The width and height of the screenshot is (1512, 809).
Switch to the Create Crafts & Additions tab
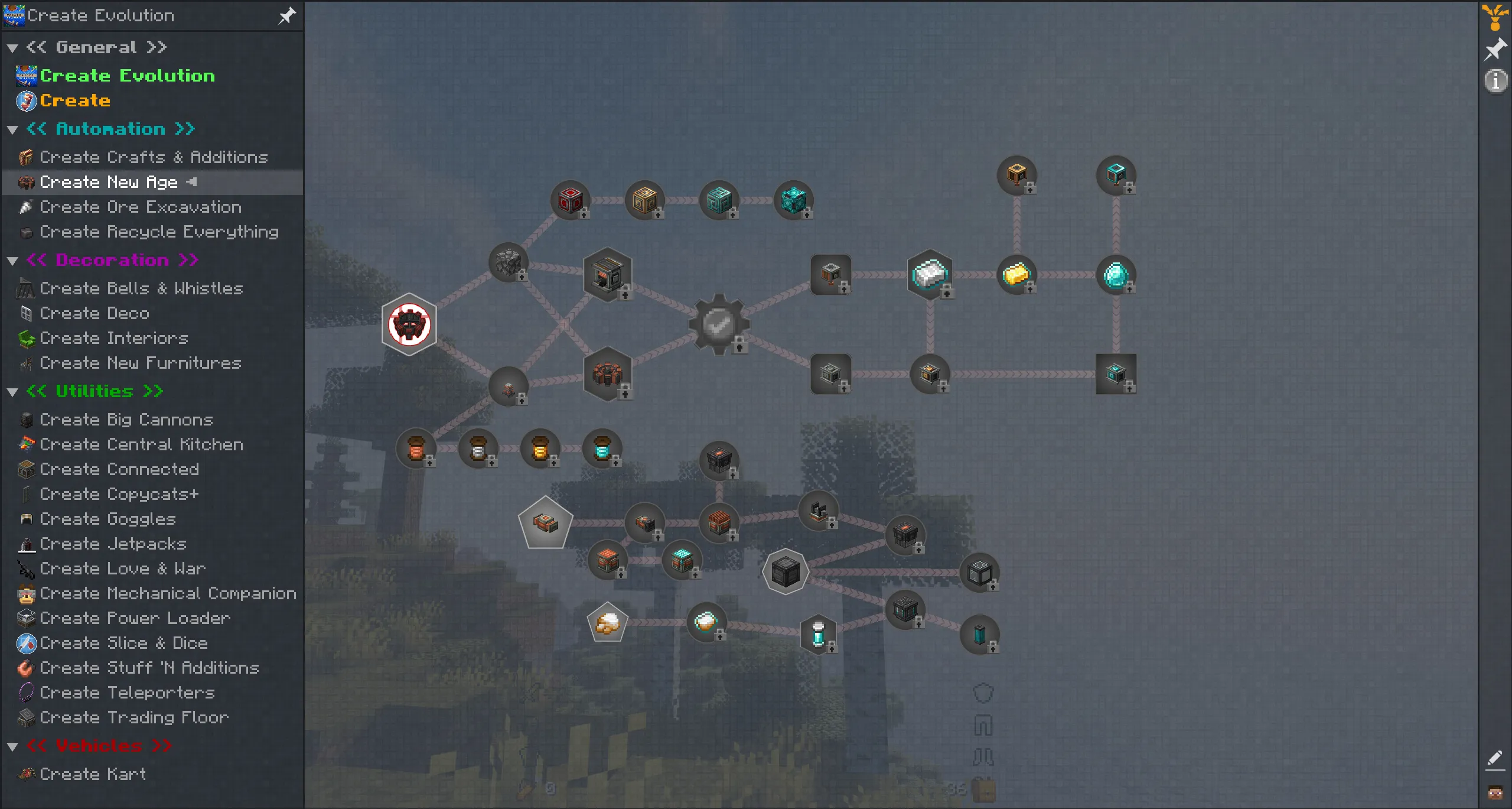pos(152,157)
